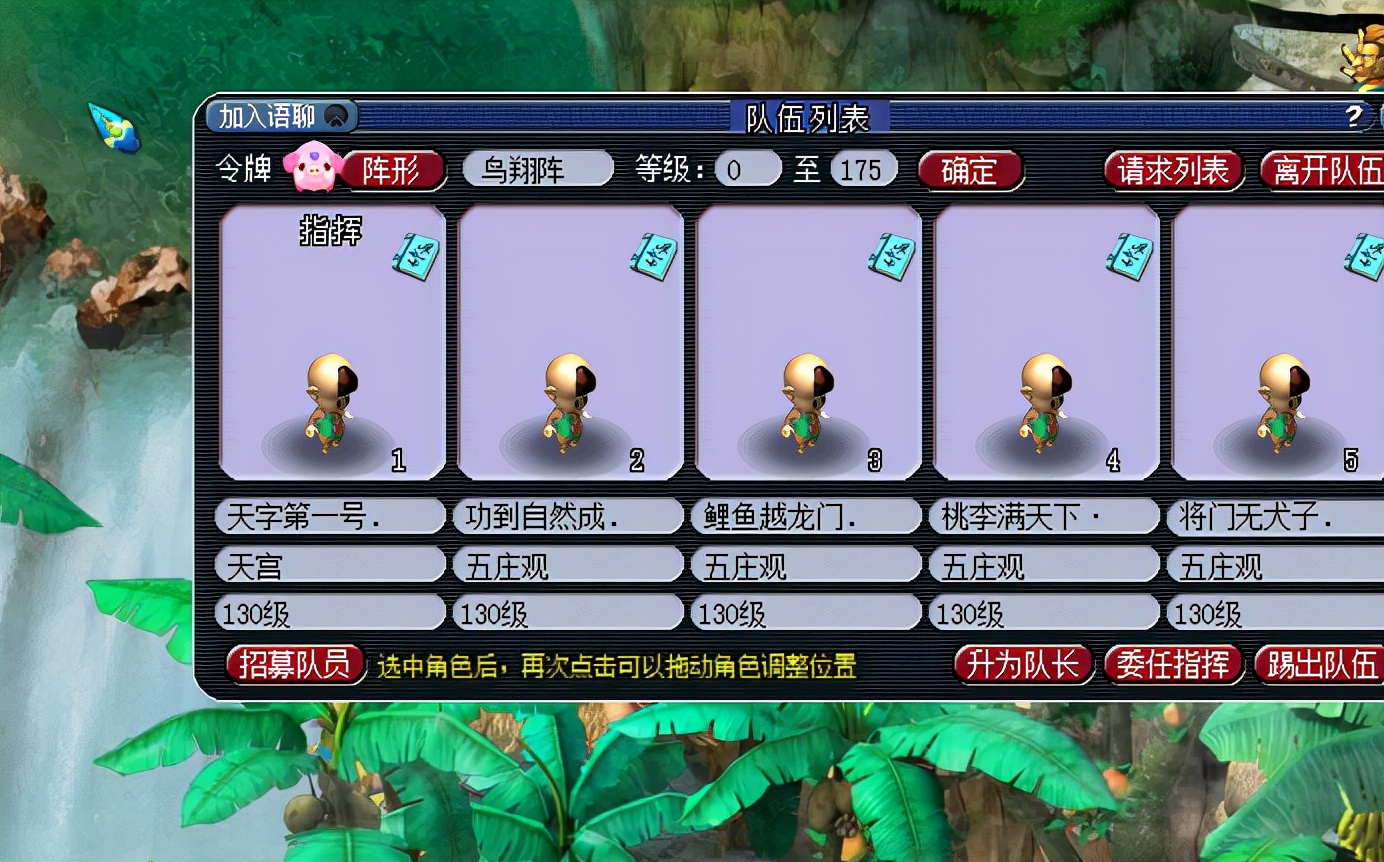Open the 请求列表 request list
This screenshot has width=1384, height=862.
[1173, 170]
